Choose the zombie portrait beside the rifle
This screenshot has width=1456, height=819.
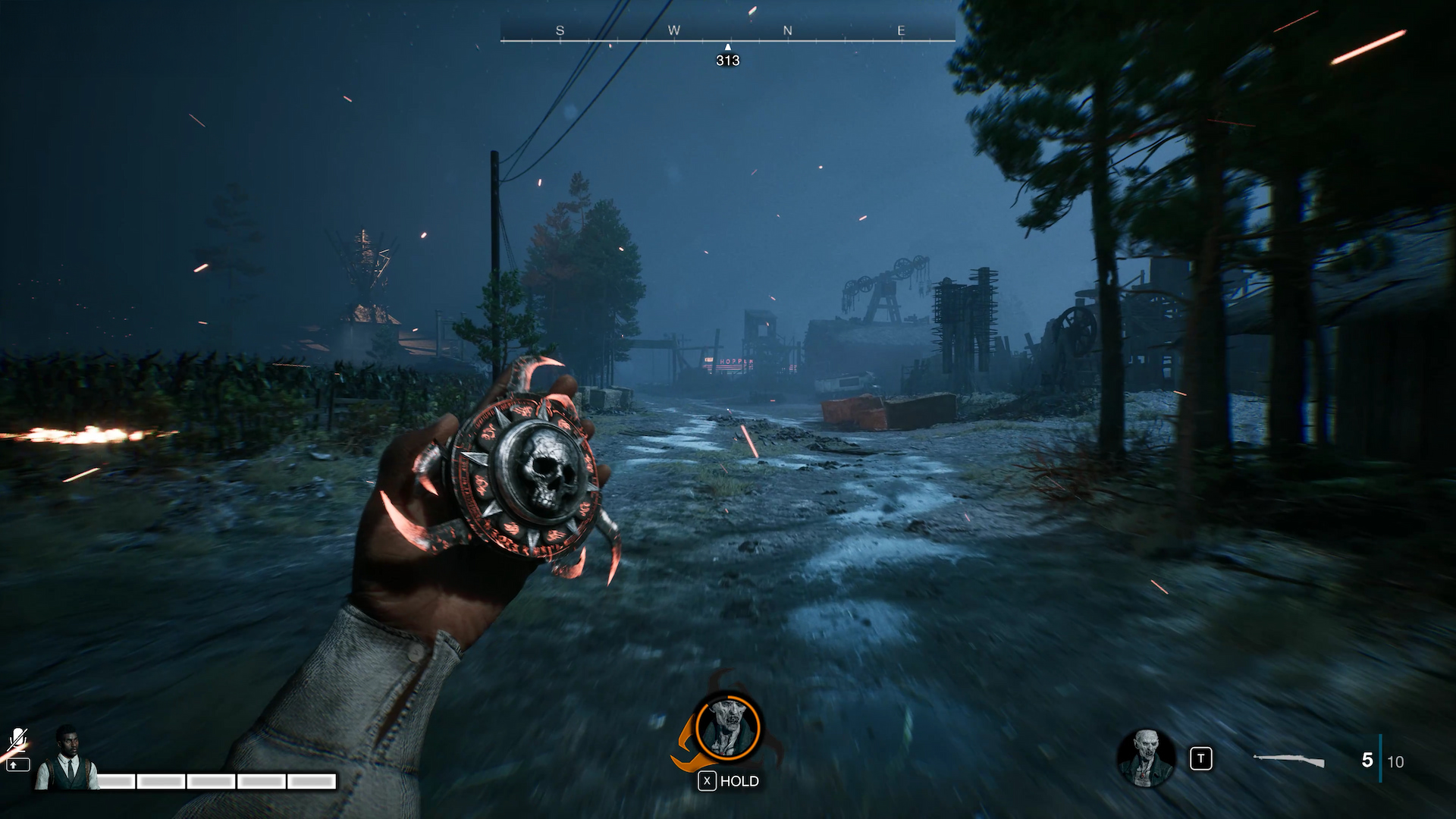pyautogui.click(x=1145, y=758)
